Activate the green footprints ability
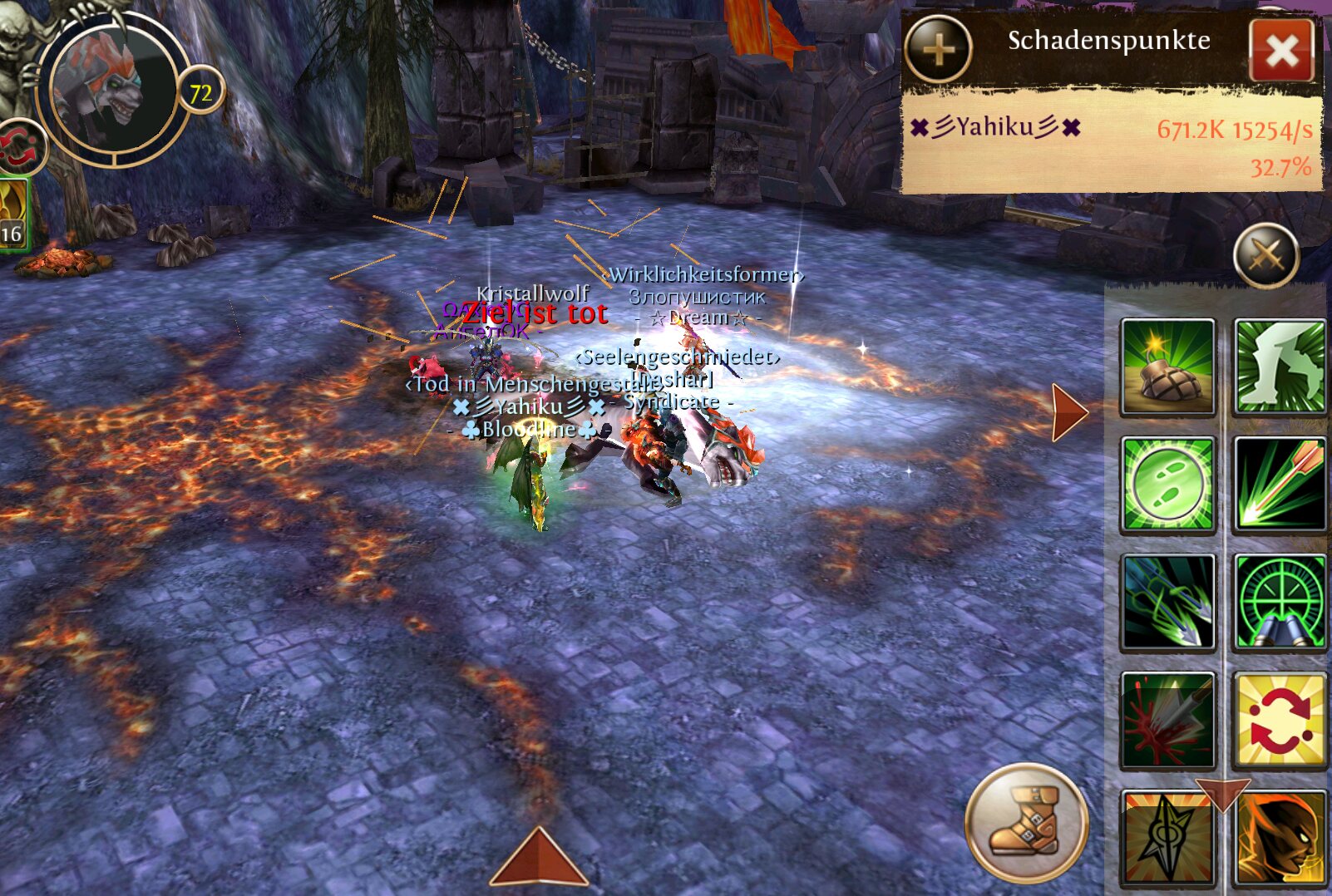 pyautogui.click(x=1167, y=485)
